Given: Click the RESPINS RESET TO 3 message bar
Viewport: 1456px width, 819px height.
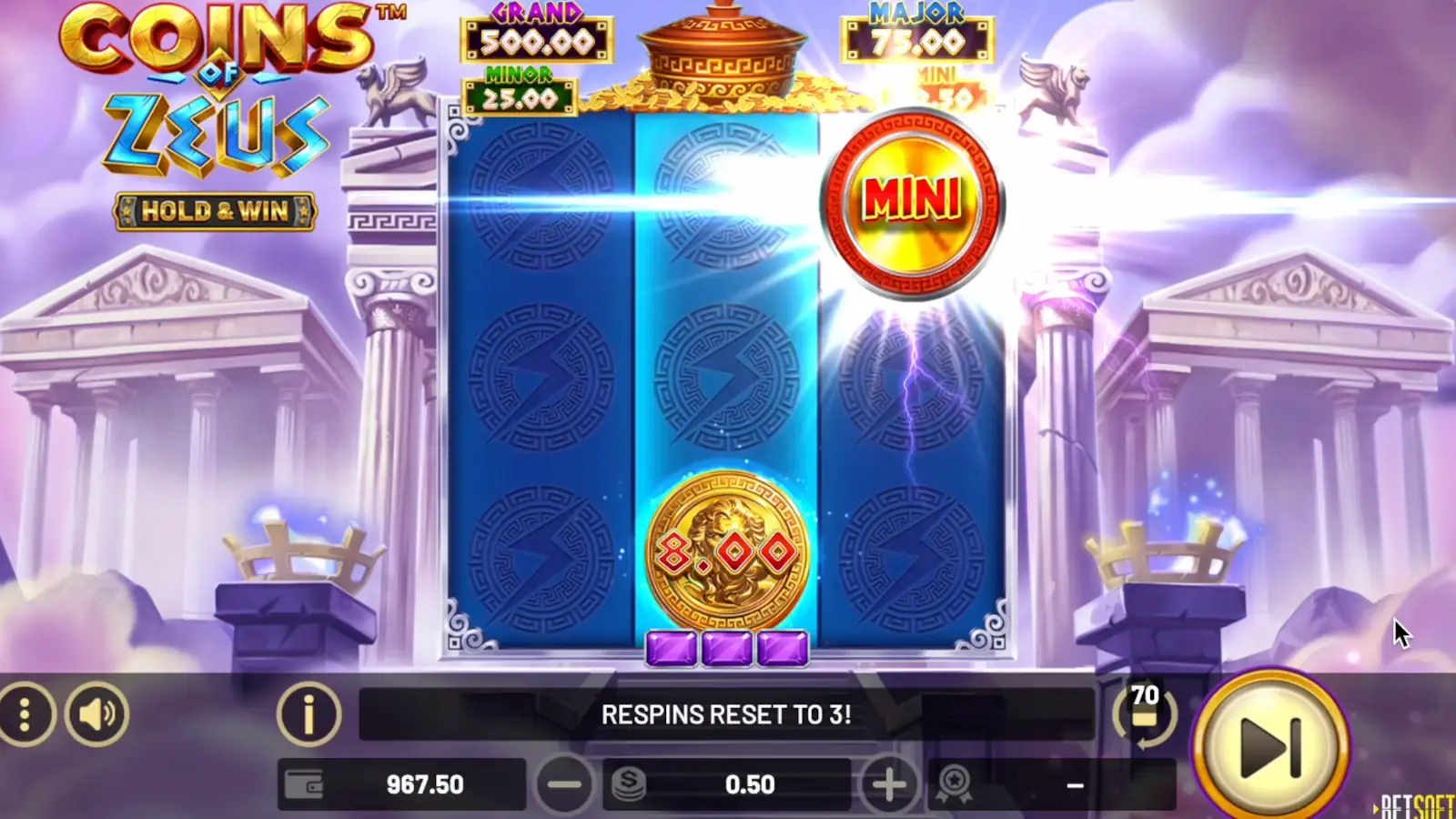Looking at the screenshot, I should pos(728,714).
